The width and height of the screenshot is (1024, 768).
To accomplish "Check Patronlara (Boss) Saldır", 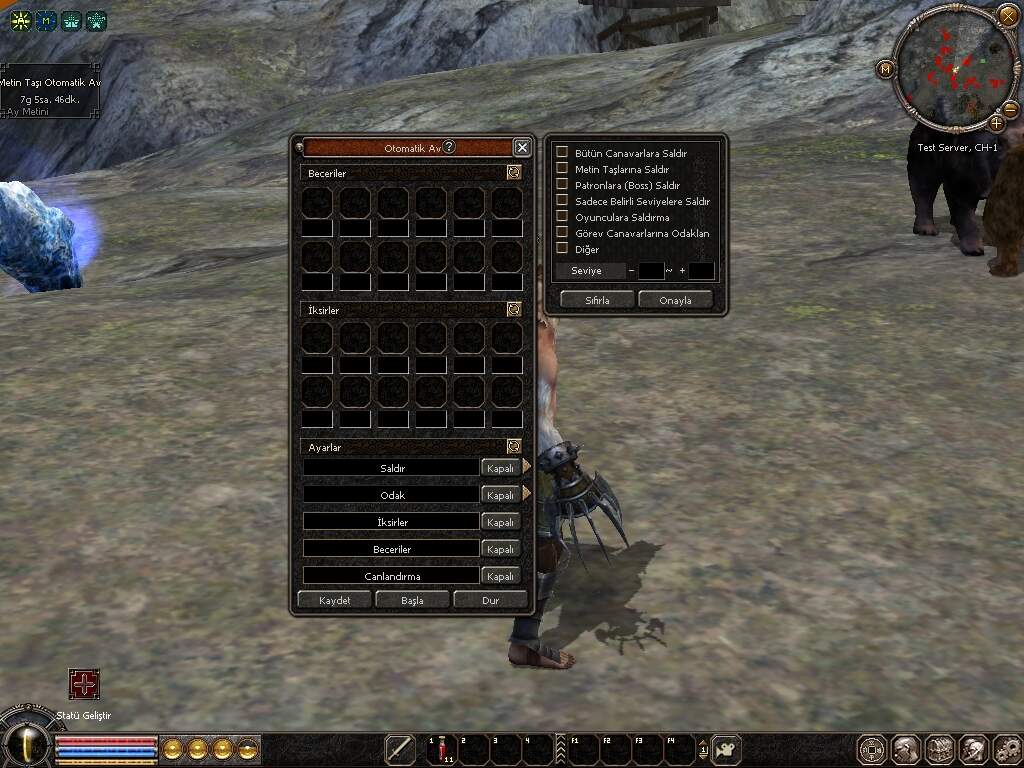I will (562, 185).
